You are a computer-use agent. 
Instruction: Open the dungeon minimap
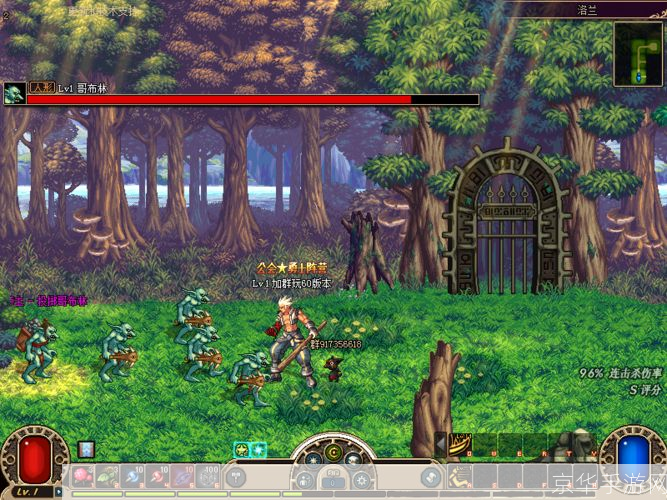click(638, 53)
